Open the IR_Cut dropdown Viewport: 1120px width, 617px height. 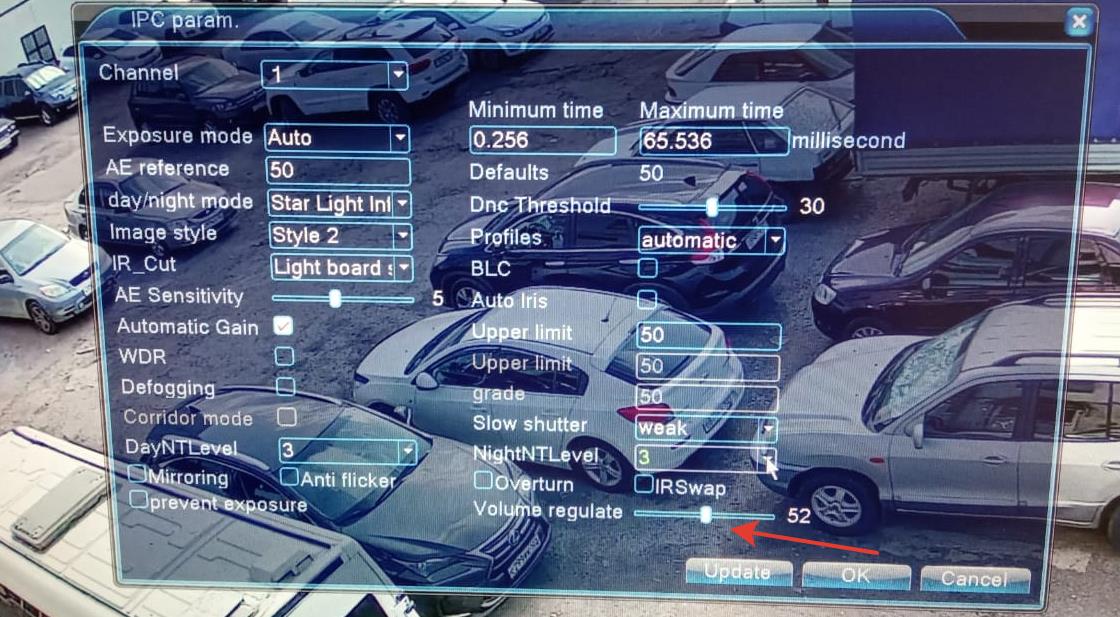(403, 268)
